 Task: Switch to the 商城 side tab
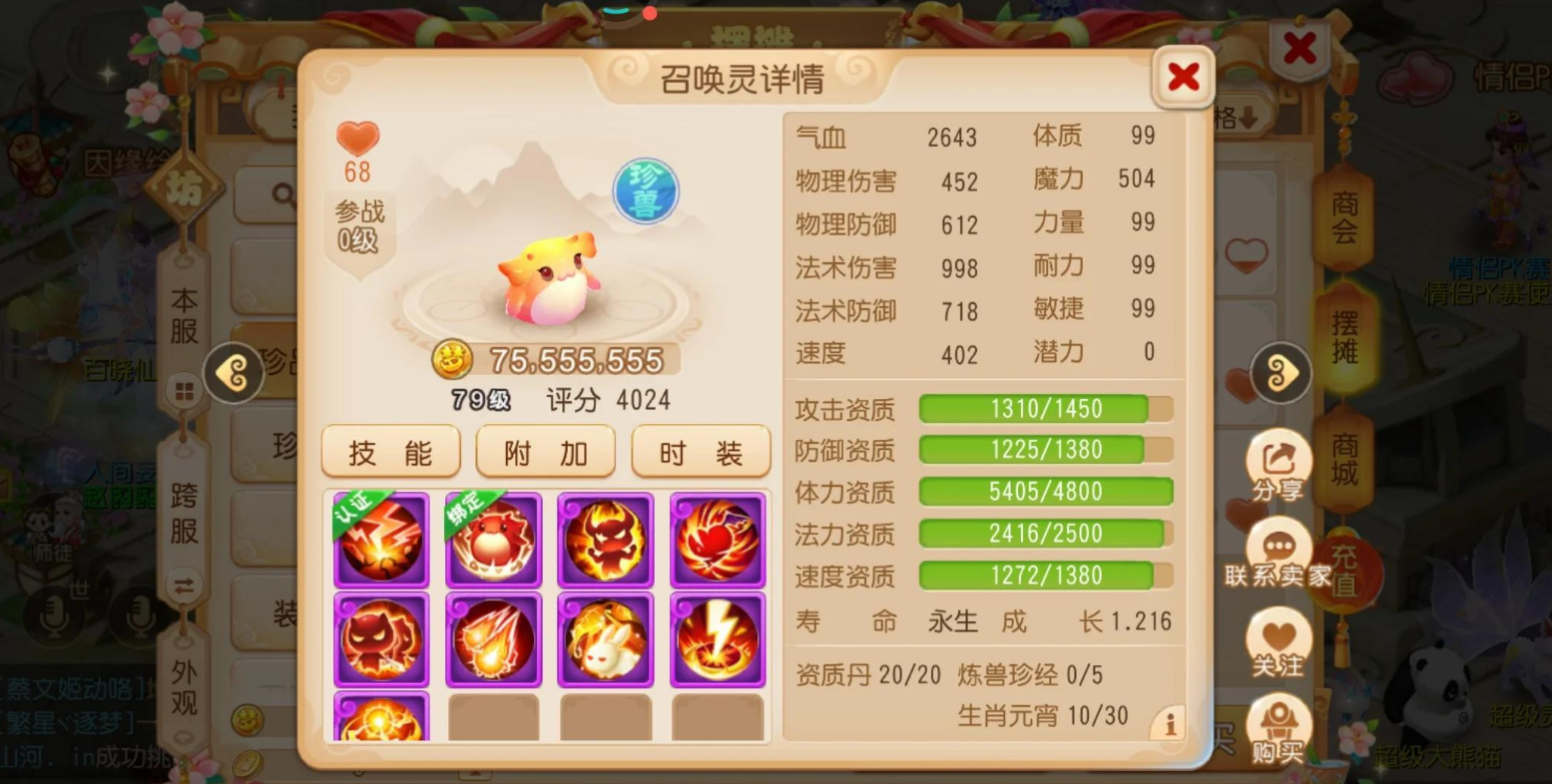(x=1344, y=459)
